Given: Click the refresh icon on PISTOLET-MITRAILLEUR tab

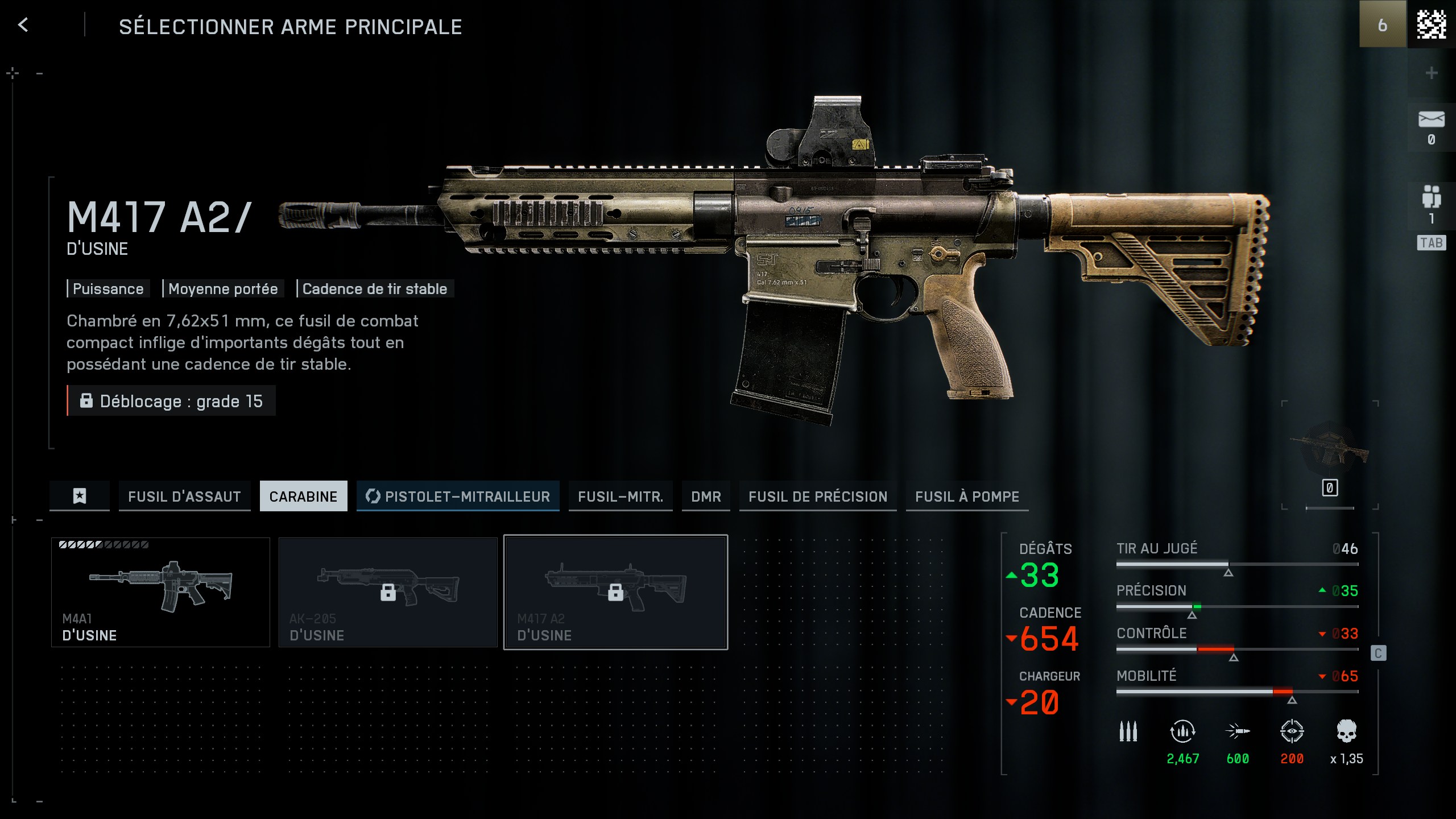Looking at the screenshot, I should [373, 496].
